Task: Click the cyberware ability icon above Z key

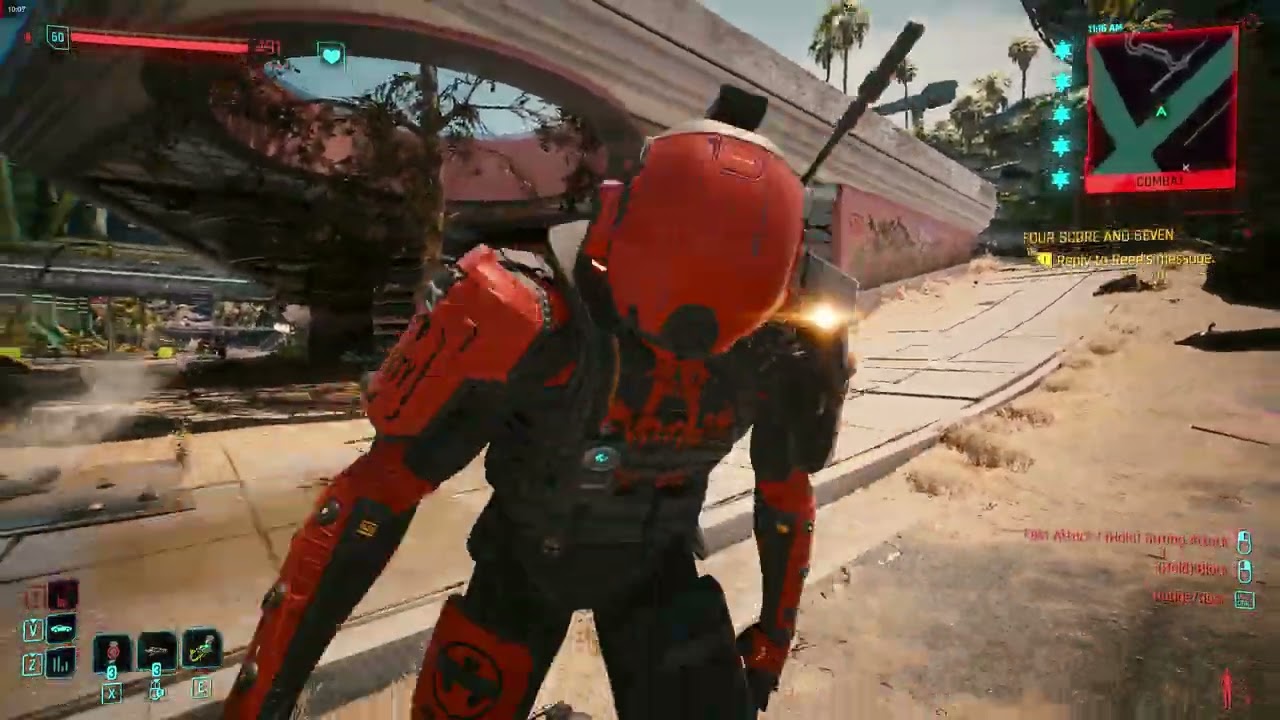Action: 58,663
